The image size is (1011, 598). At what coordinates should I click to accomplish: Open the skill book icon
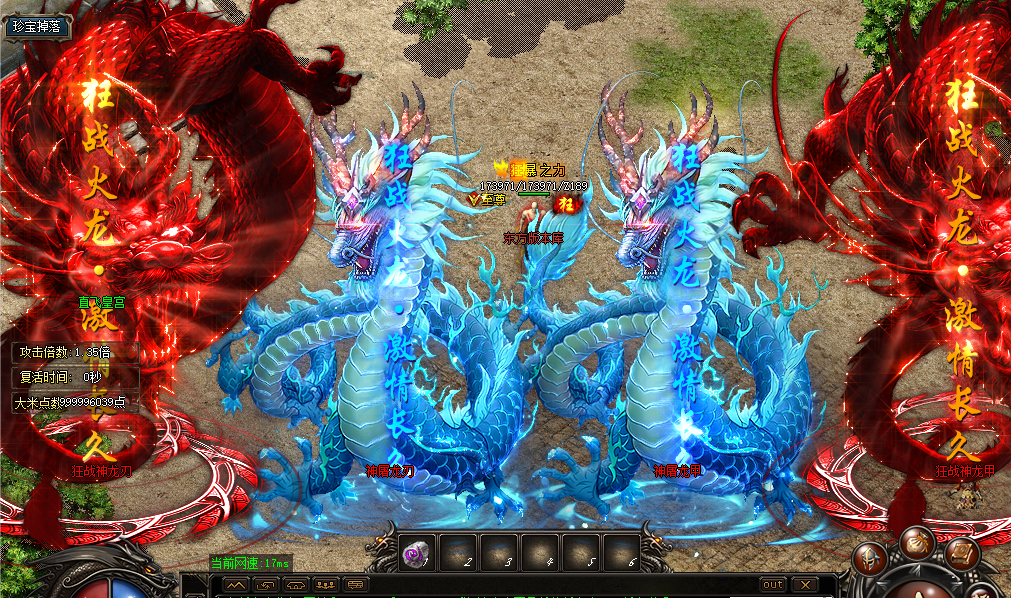tap(961, 552)
